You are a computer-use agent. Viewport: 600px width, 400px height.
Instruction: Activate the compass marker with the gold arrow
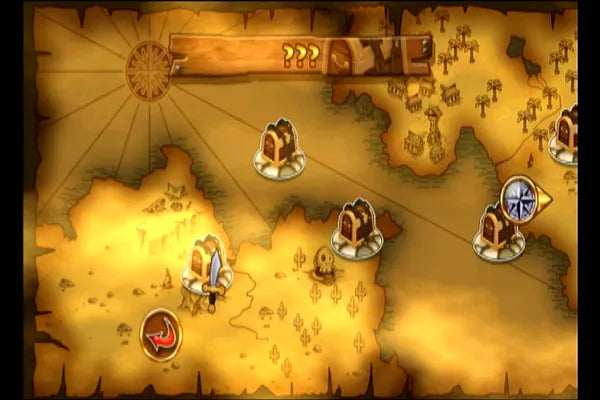pos(523,197)
